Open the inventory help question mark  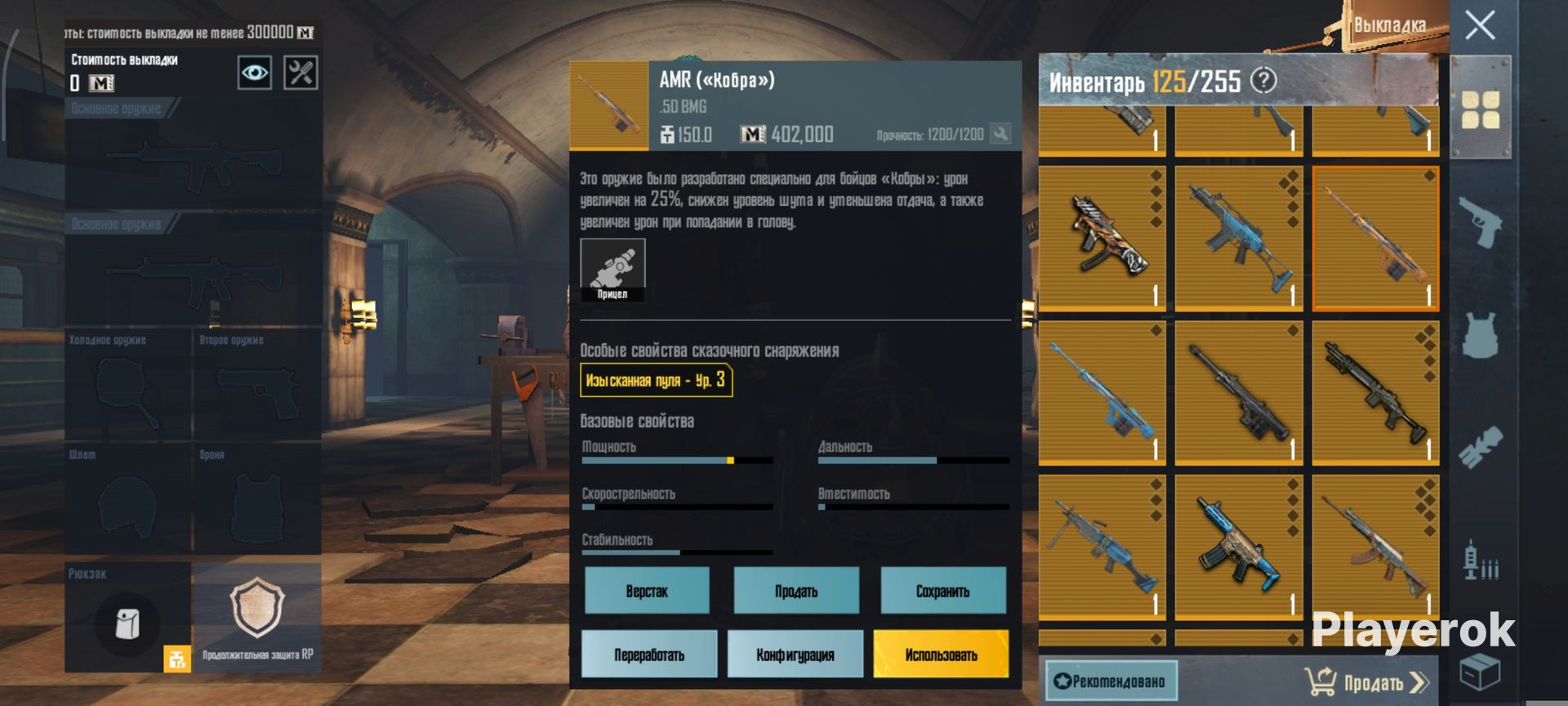[x=1263, y=80]
